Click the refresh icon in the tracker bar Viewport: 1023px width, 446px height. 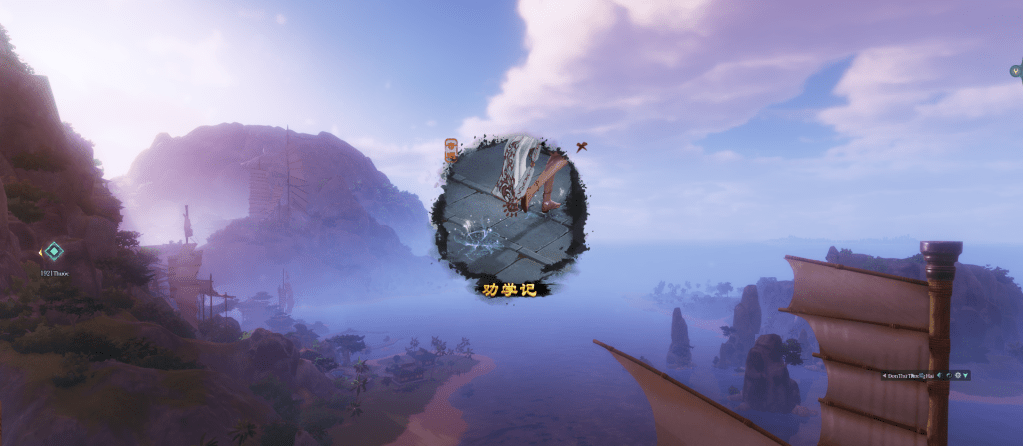pyautogui.click(x=949, y=375)
